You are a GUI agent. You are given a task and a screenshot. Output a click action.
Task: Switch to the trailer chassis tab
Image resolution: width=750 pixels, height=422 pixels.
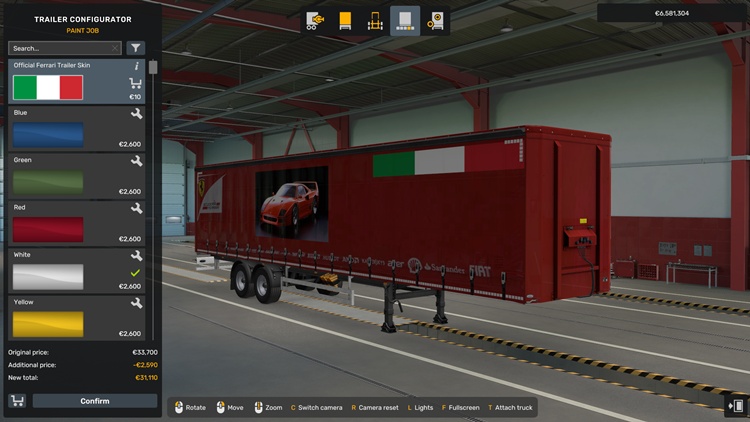(x=375, y=20)
